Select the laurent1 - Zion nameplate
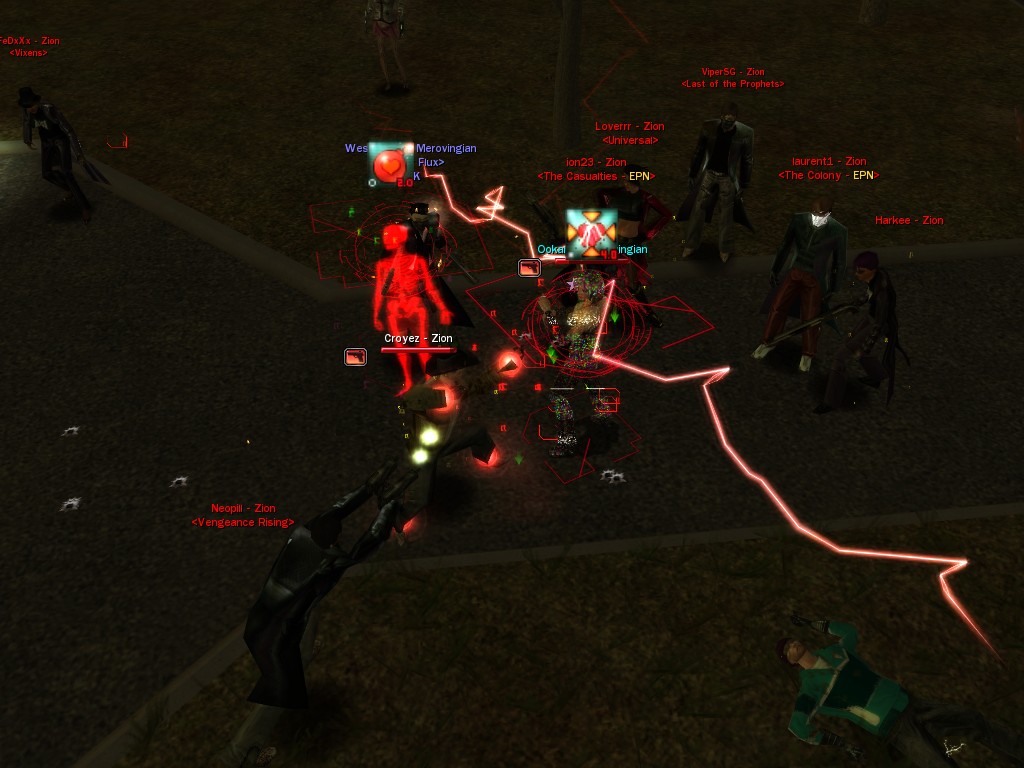 [828, 162]
